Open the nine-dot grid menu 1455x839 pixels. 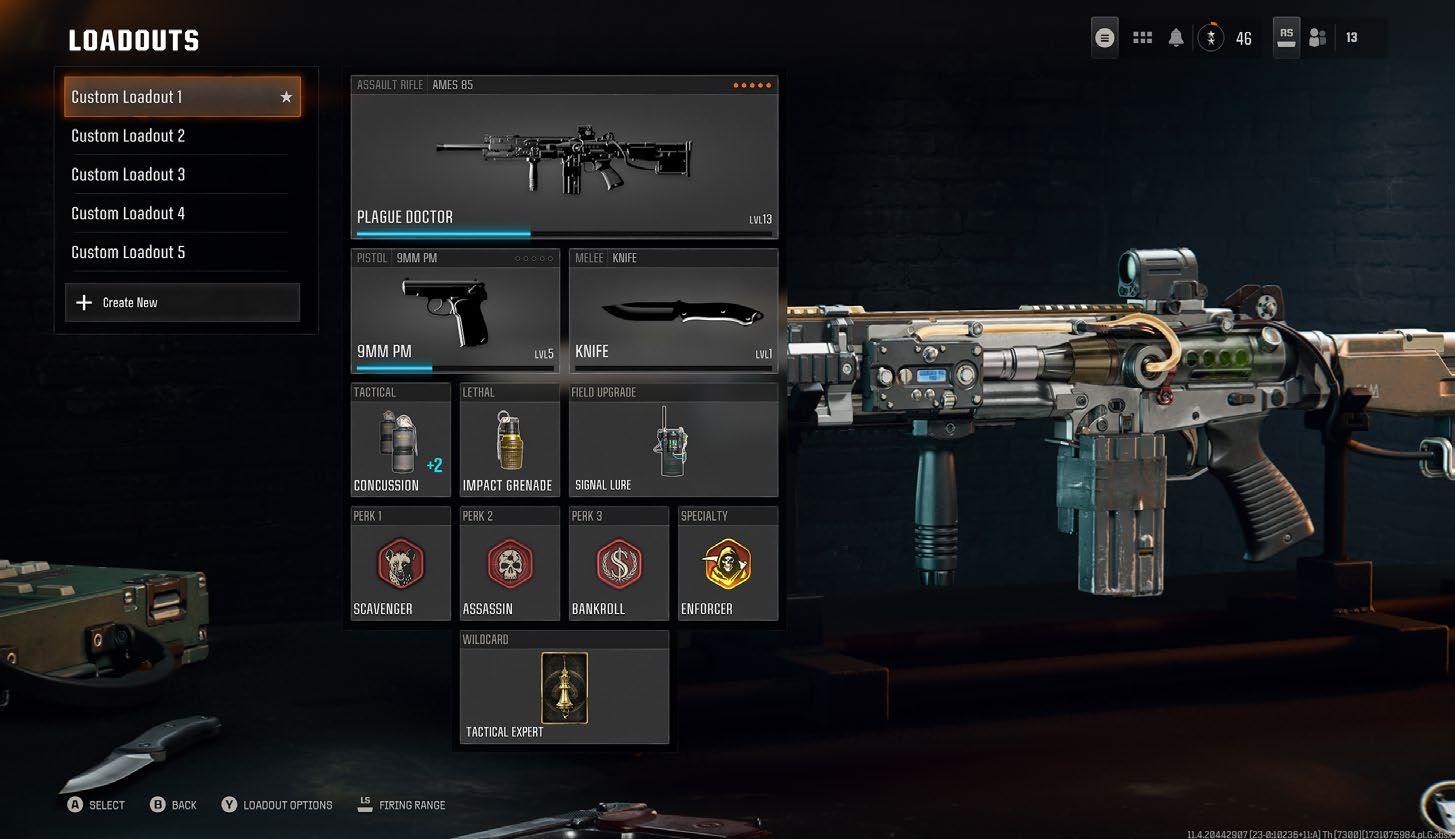[x=1142, y=38]
